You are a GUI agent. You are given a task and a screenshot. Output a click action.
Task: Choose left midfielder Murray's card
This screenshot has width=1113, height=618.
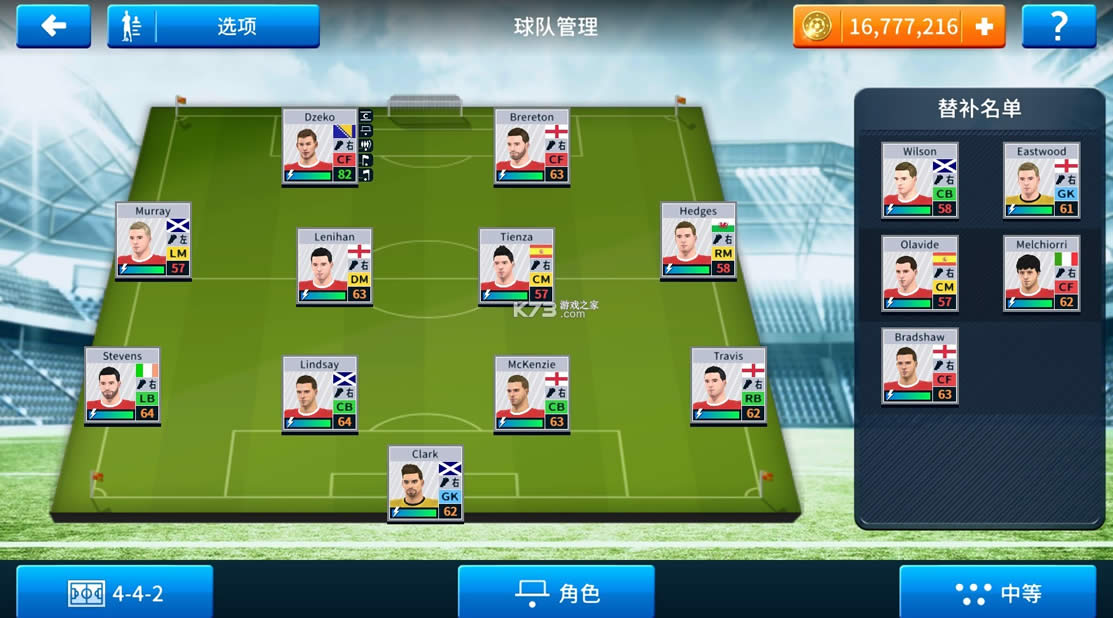(x=153, y=241)
